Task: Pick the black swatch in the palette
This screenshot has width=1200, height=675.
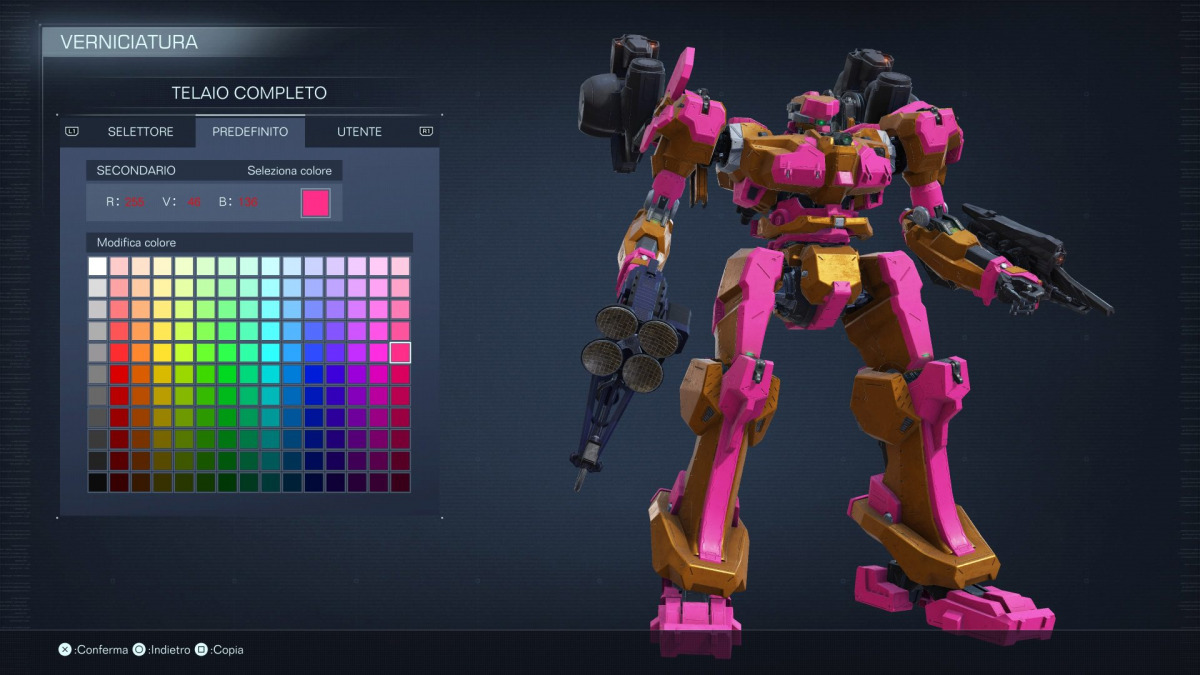Action: coord(97,482)
